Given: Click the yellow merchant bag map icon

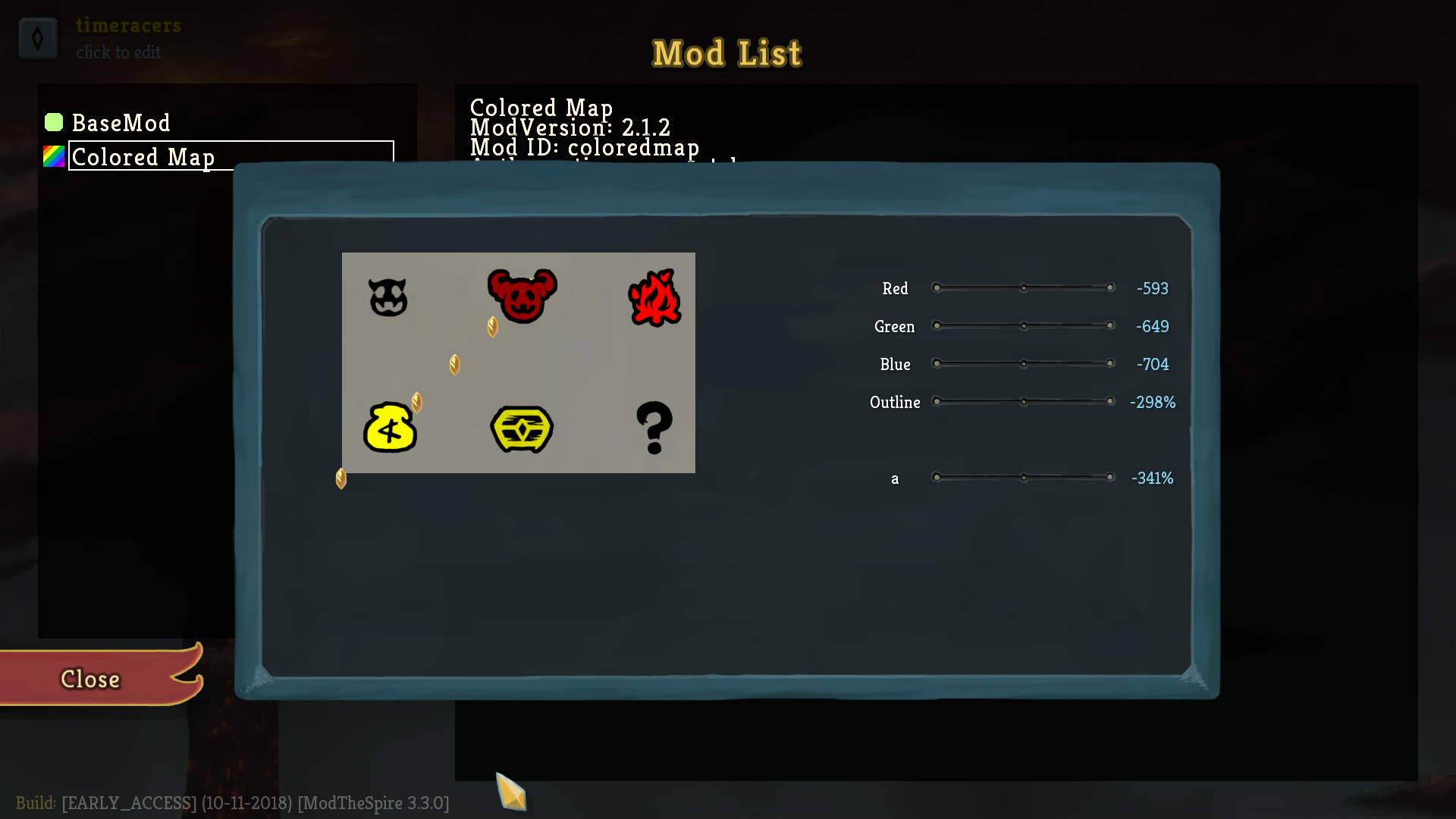Looking at the screenshot, I should click(391, 428).
